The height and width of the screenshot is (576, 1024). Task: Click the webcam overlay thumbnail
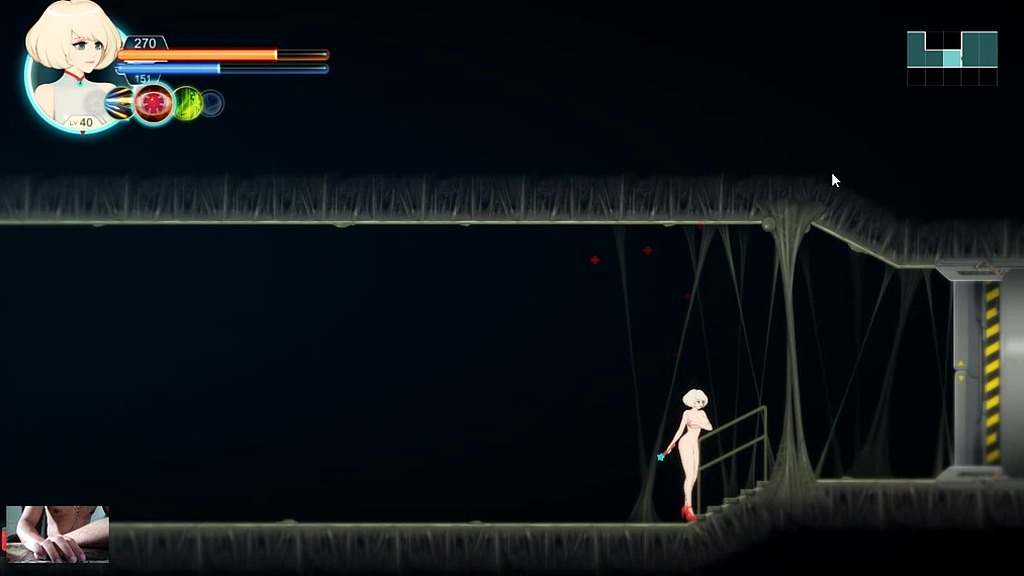point(57,534)
